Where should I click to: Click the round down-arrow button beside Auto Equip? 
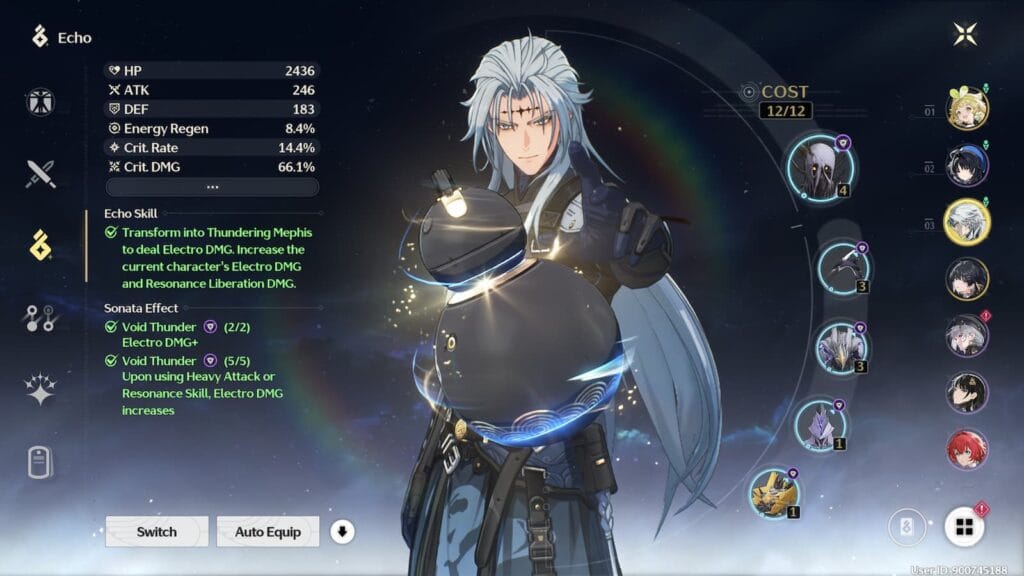click(342, 531)
